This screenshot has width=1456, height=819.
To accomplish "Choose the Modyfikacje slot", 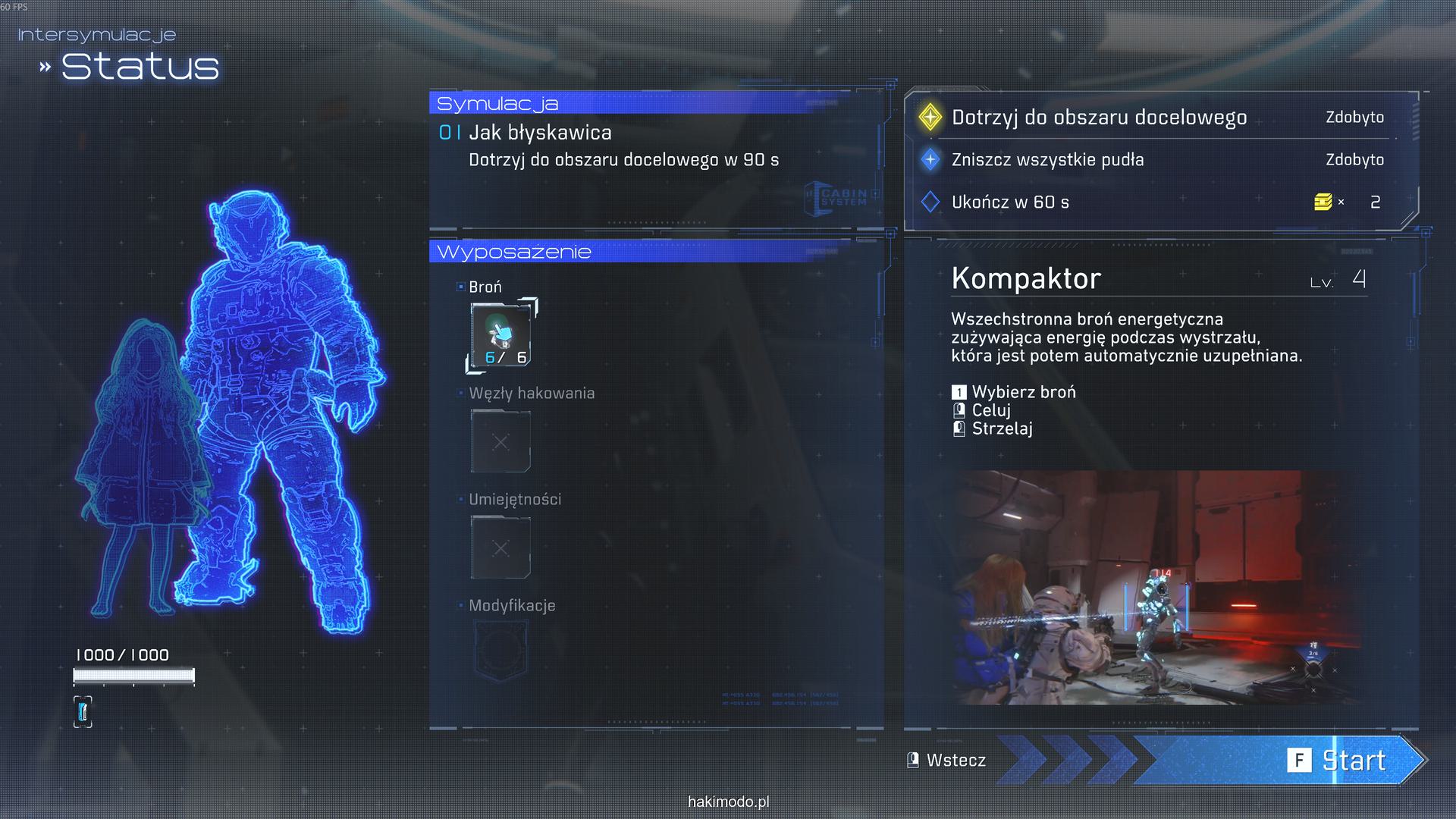I will coord(500,650).
